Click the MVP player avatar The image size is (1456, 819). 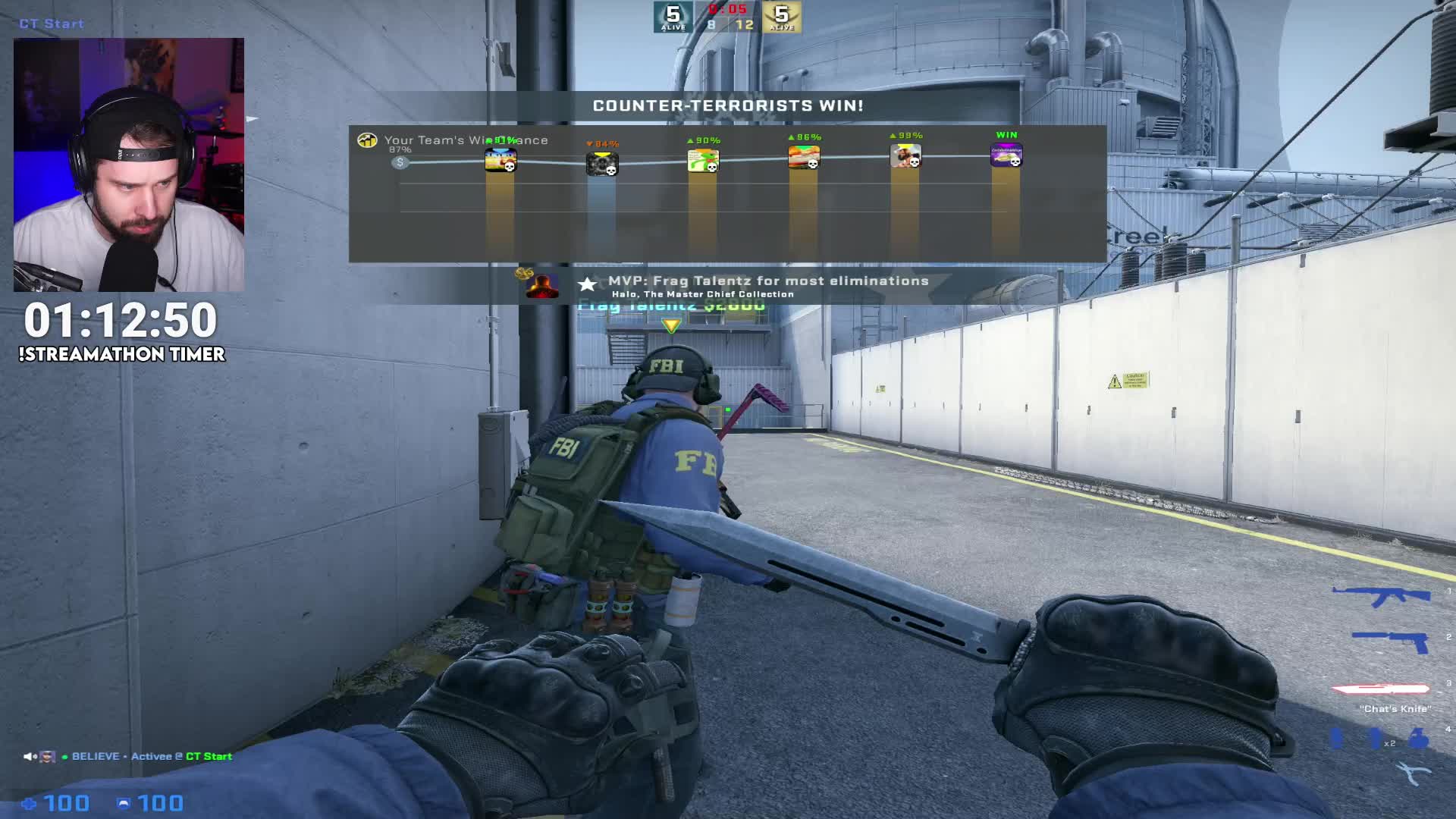(x=542, y=285)
